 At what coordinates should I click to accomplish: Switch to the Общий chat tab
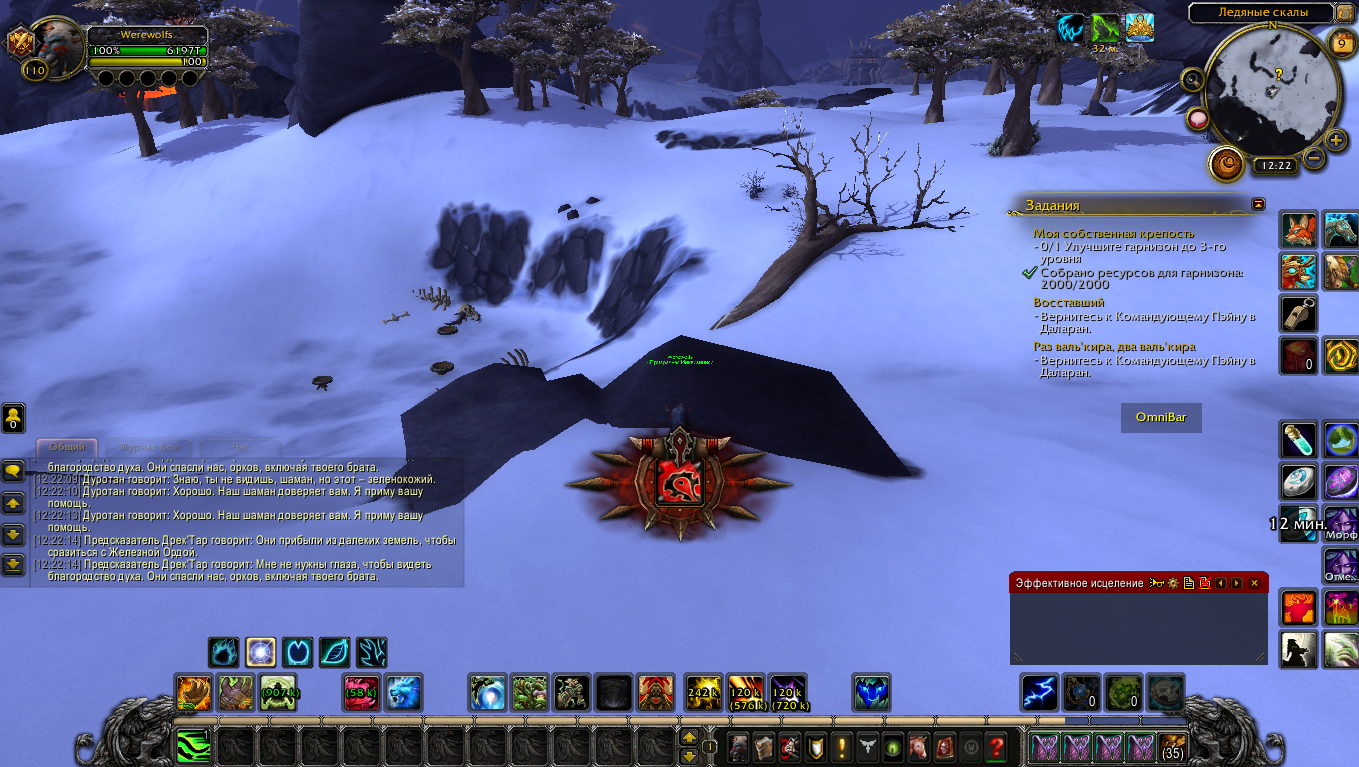tap(67, 447)
